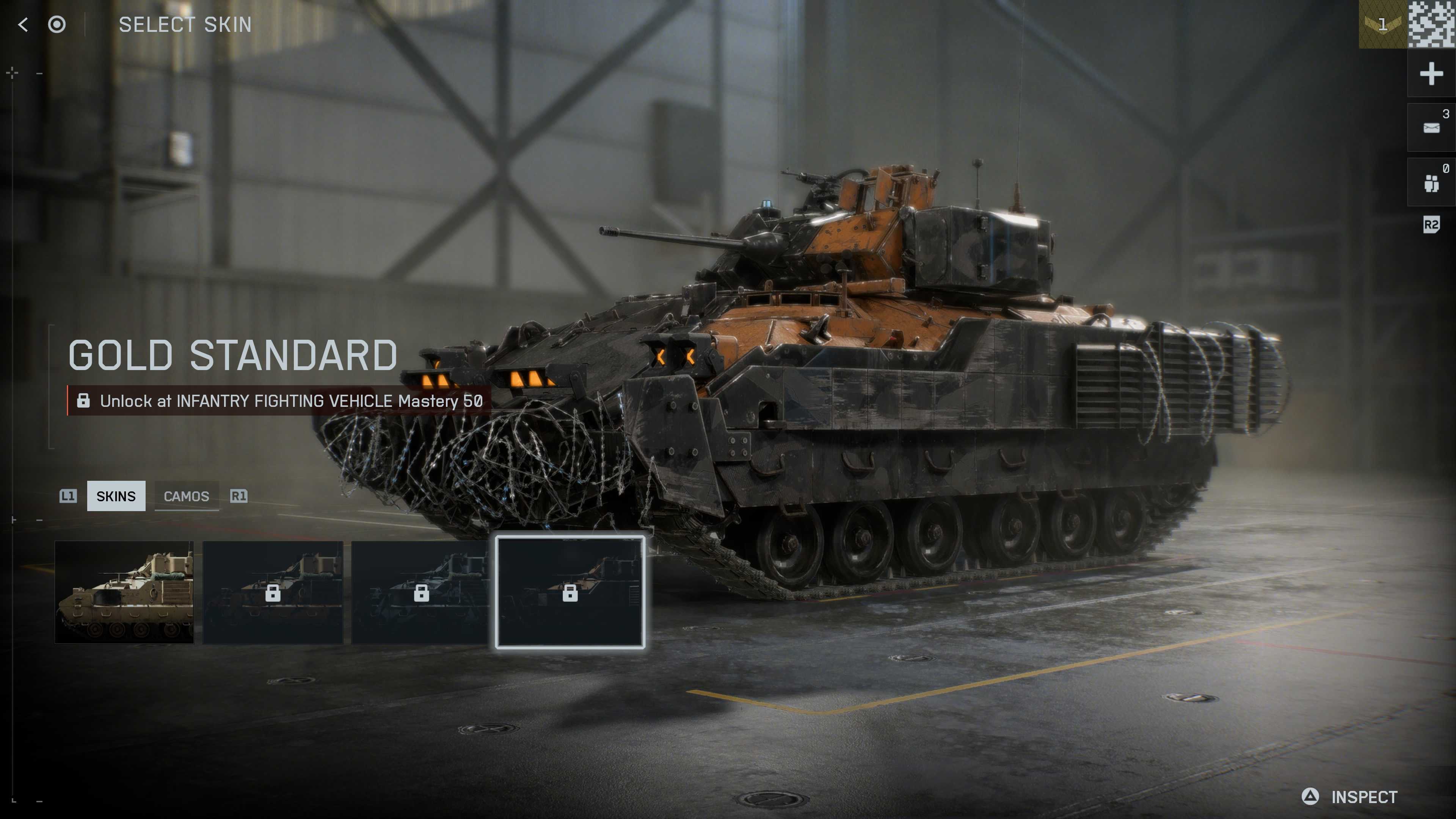Viewport: 1456px width, 819px height.
Task: Switch to the CAMOS tab
Action: click(x=187, y=496)
